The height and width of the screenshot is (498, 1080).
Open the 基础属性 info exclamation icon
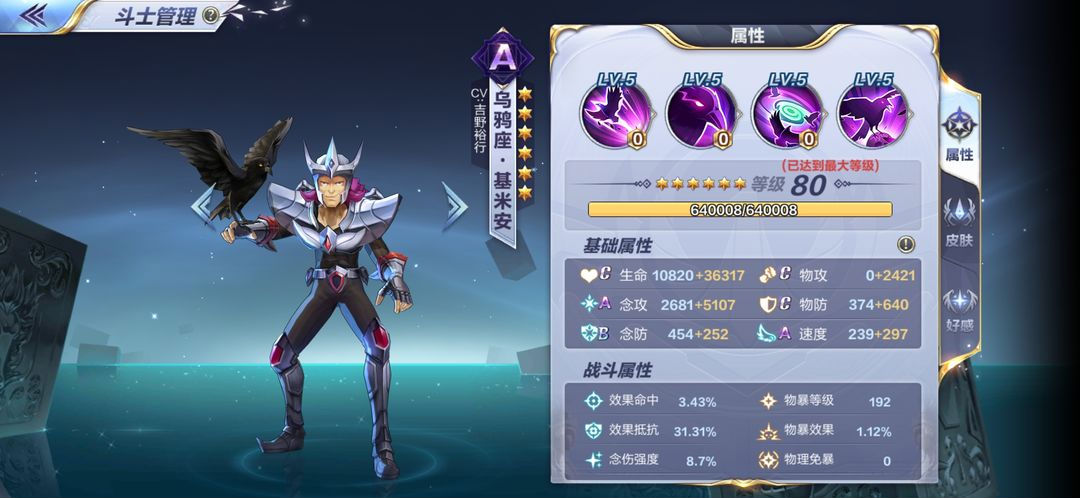(906, 244)
